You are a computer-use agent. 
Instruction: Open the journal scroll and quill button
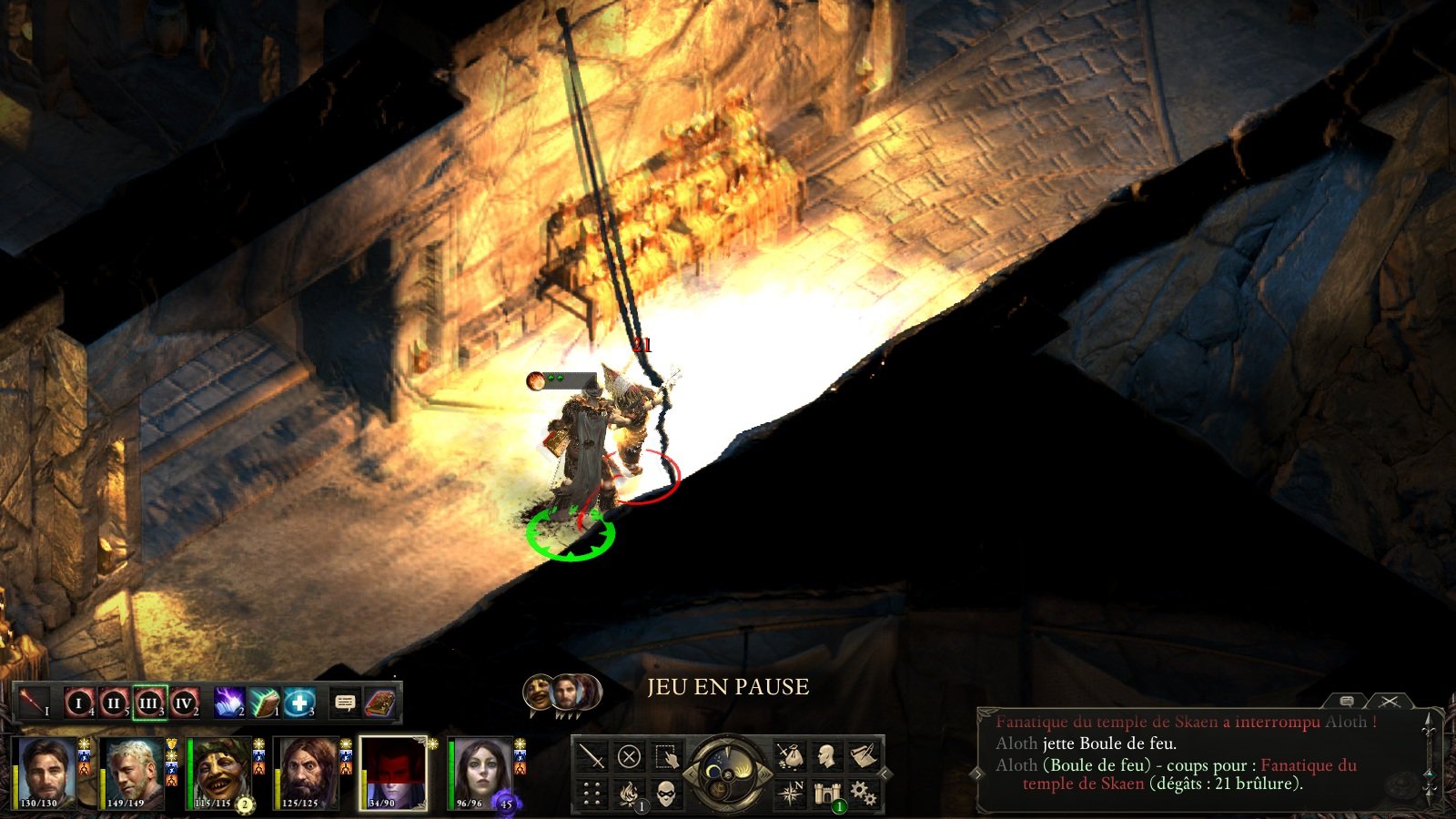click(862, 756)
